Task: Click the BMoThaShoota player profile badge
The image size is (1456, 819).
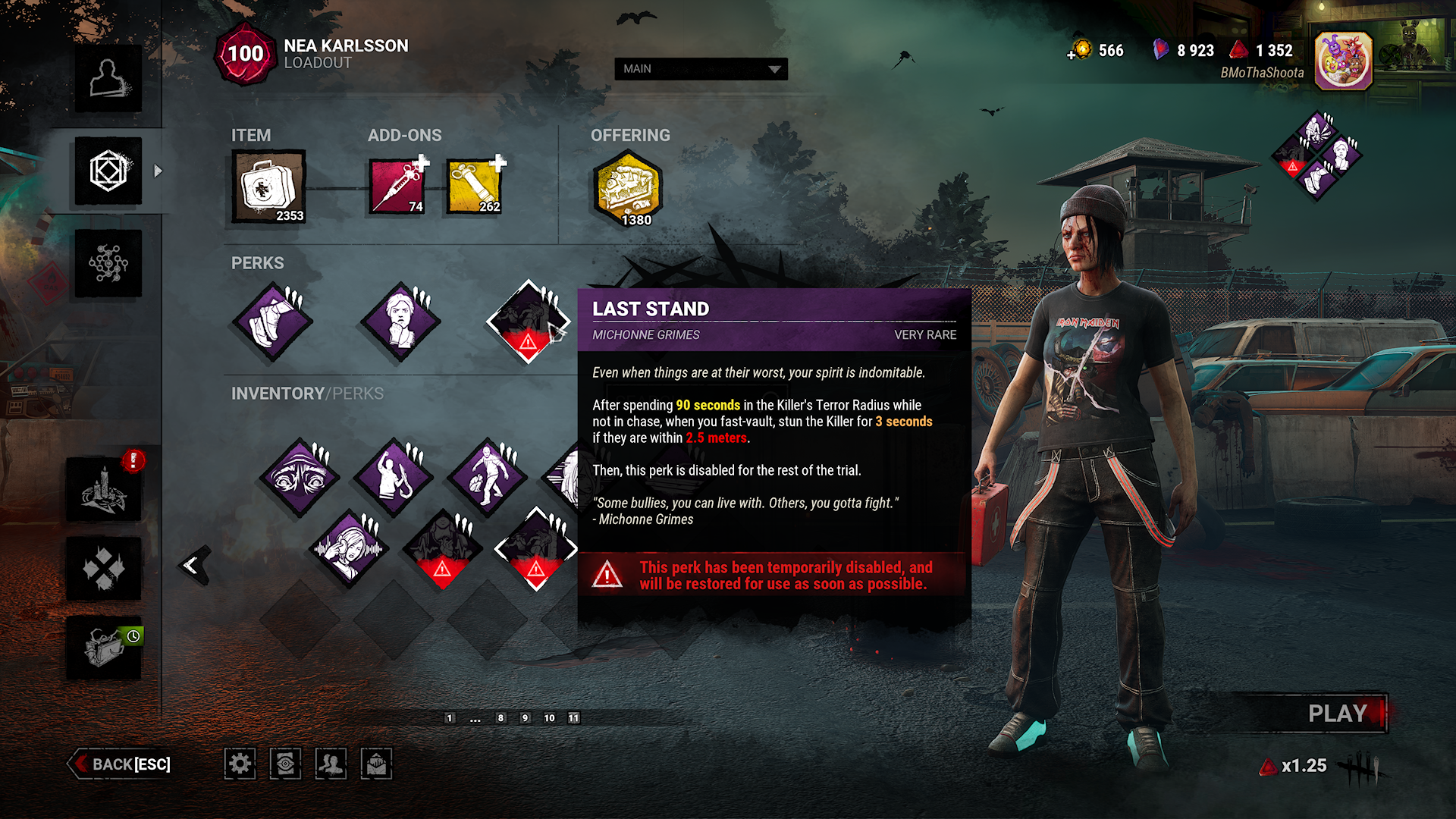Action: (x=1343, y=61)
